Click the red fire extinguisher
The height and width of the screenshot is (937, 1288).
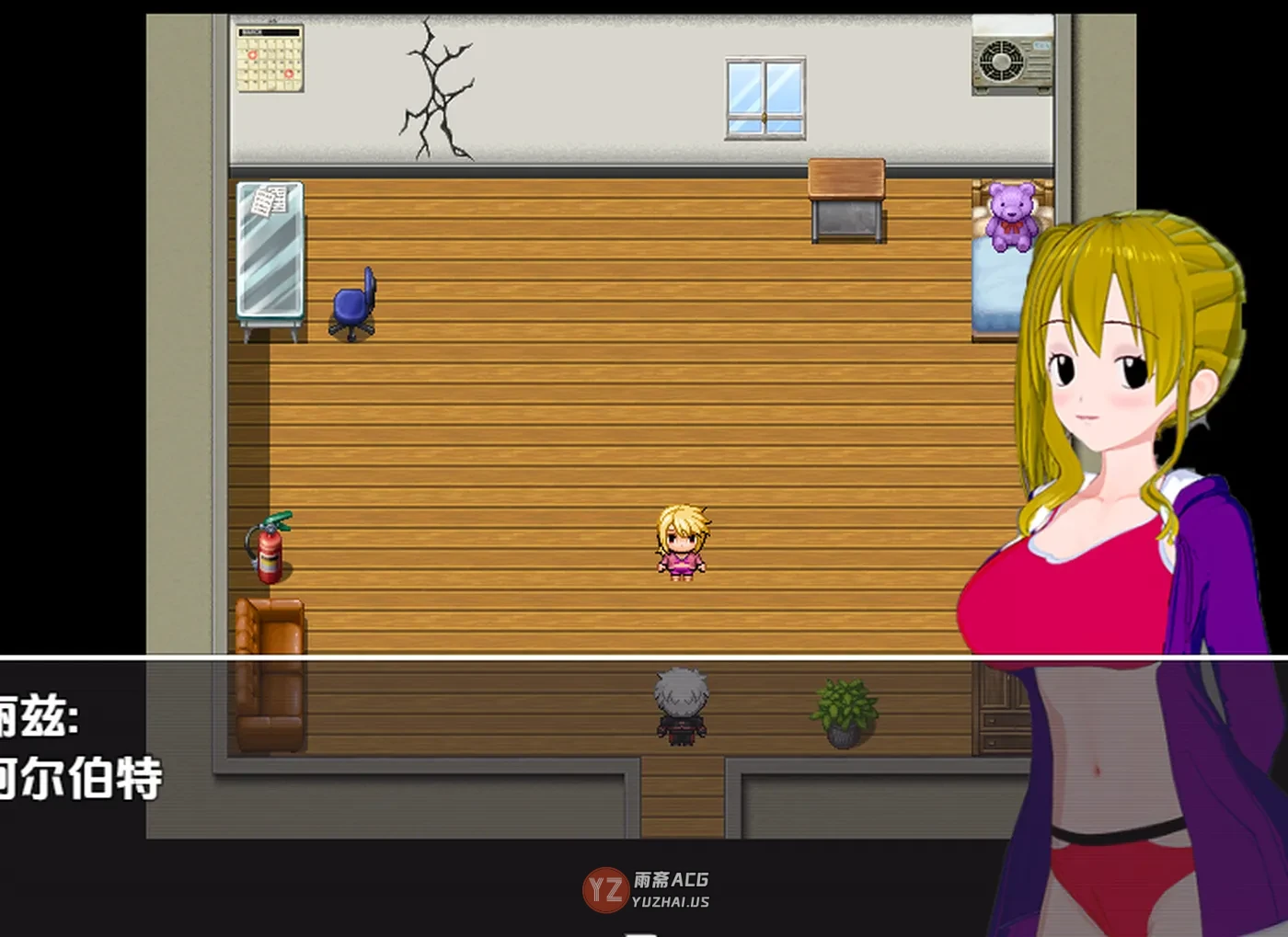click(270, 550)
